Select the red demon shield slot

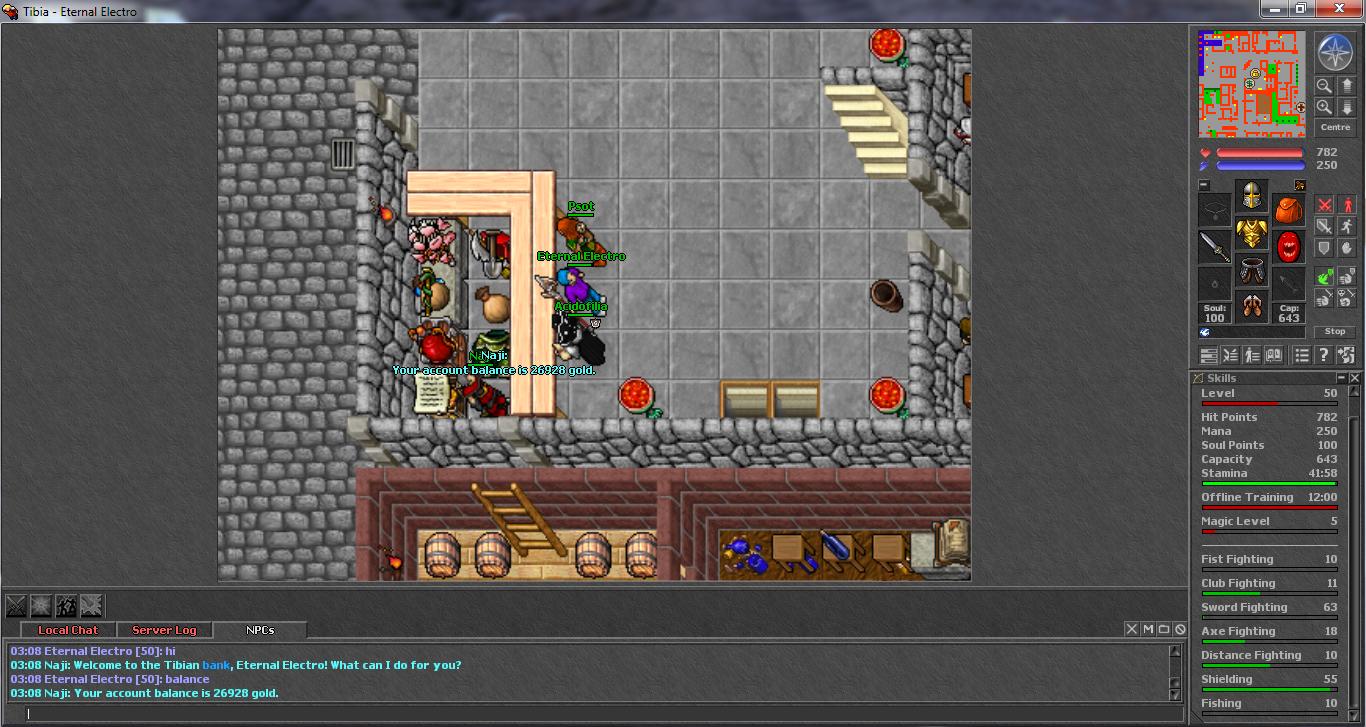(x=1288, y=247)
